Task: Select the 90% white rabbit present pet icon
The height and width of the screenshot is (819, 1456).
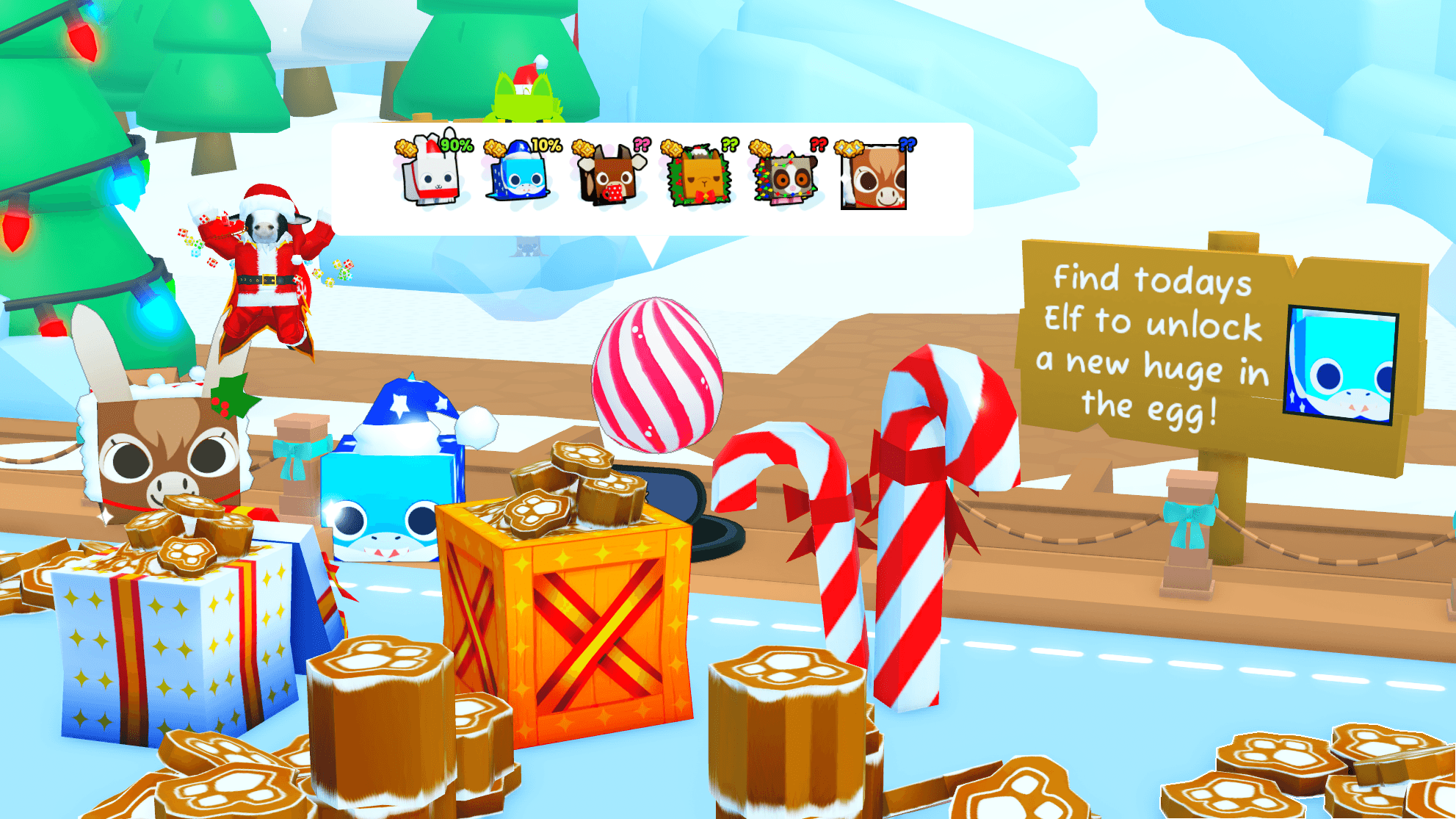Action: point(430,175)
